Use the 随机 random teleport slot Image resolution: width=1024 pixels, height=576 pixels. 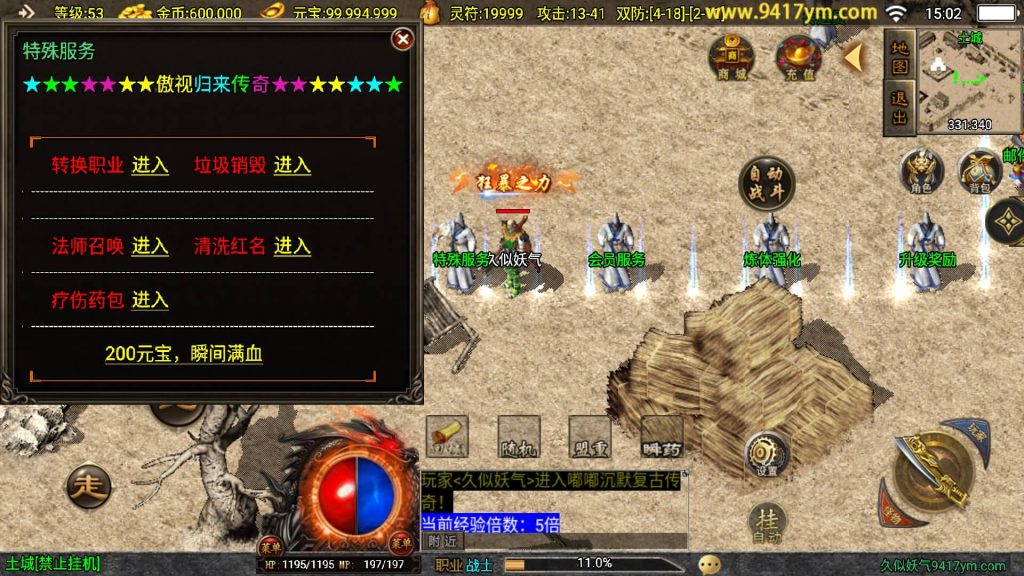point(518,436)
